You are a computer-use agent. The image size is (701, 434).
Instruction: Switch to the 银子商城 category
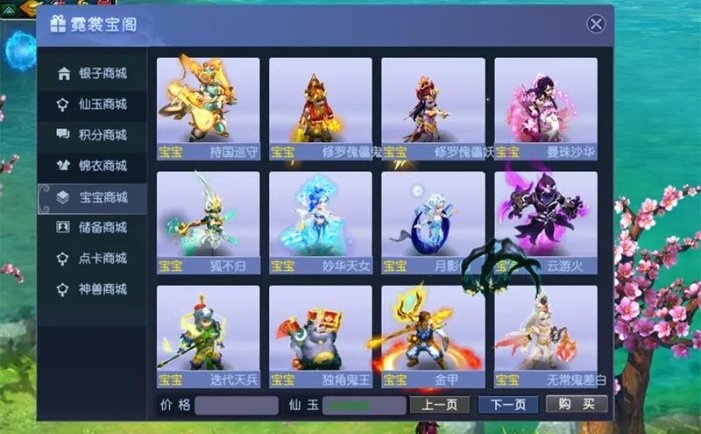click(92, 73)
